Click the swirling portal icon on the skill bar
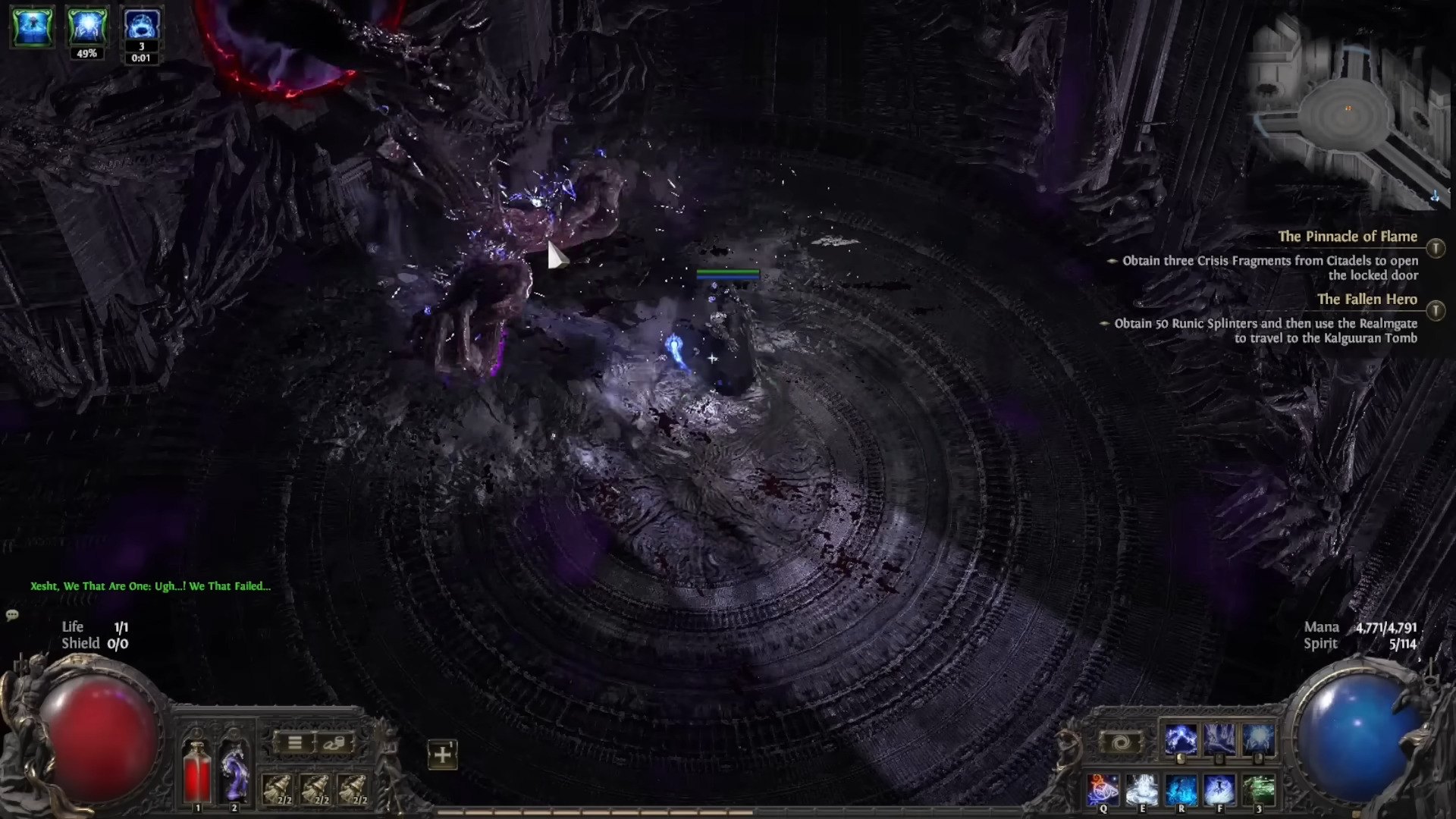 click(1122, 741)
